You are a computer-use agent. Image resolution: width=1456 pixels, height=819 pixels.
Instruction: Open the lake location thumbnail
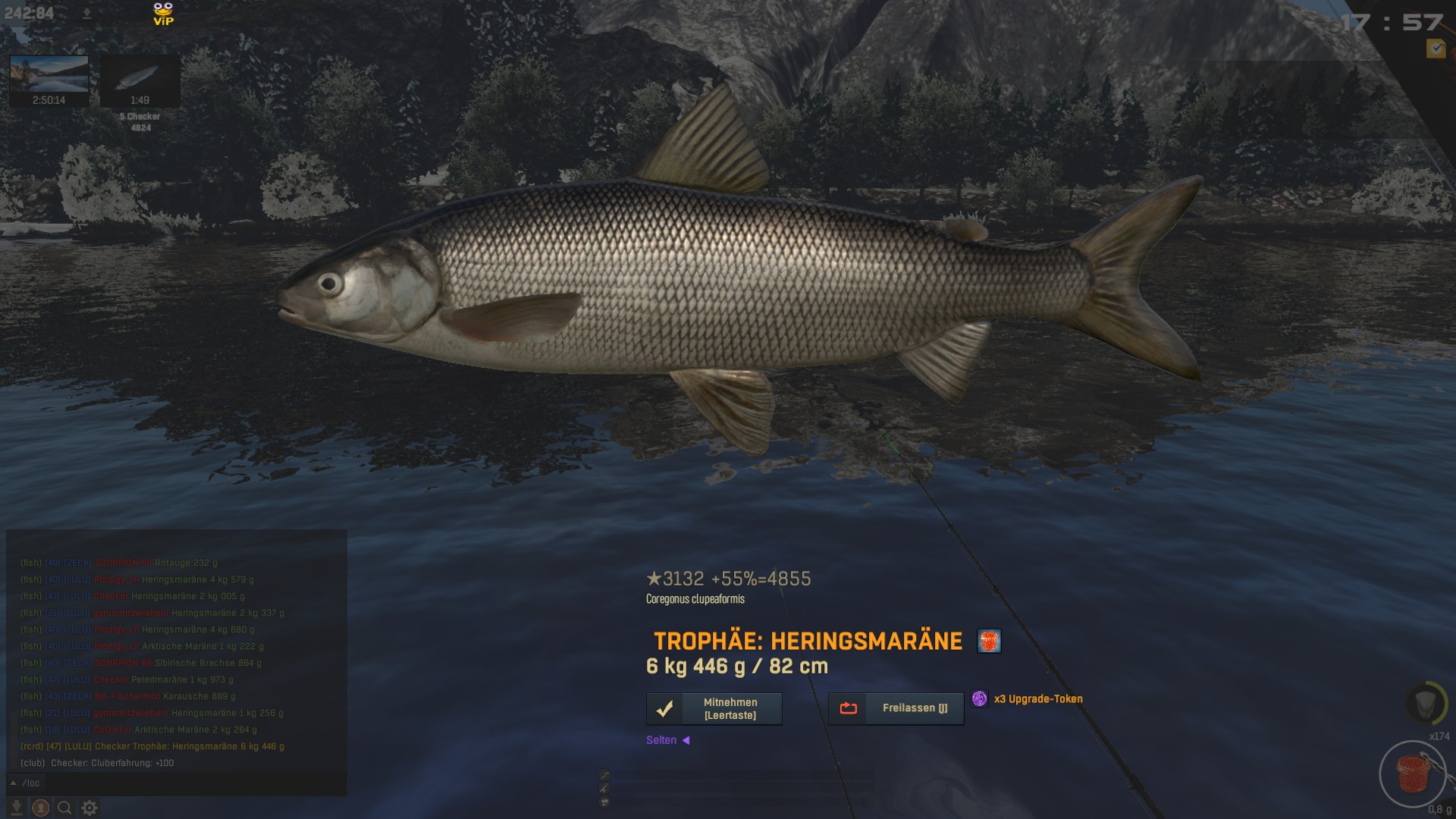tap(49, 80)
